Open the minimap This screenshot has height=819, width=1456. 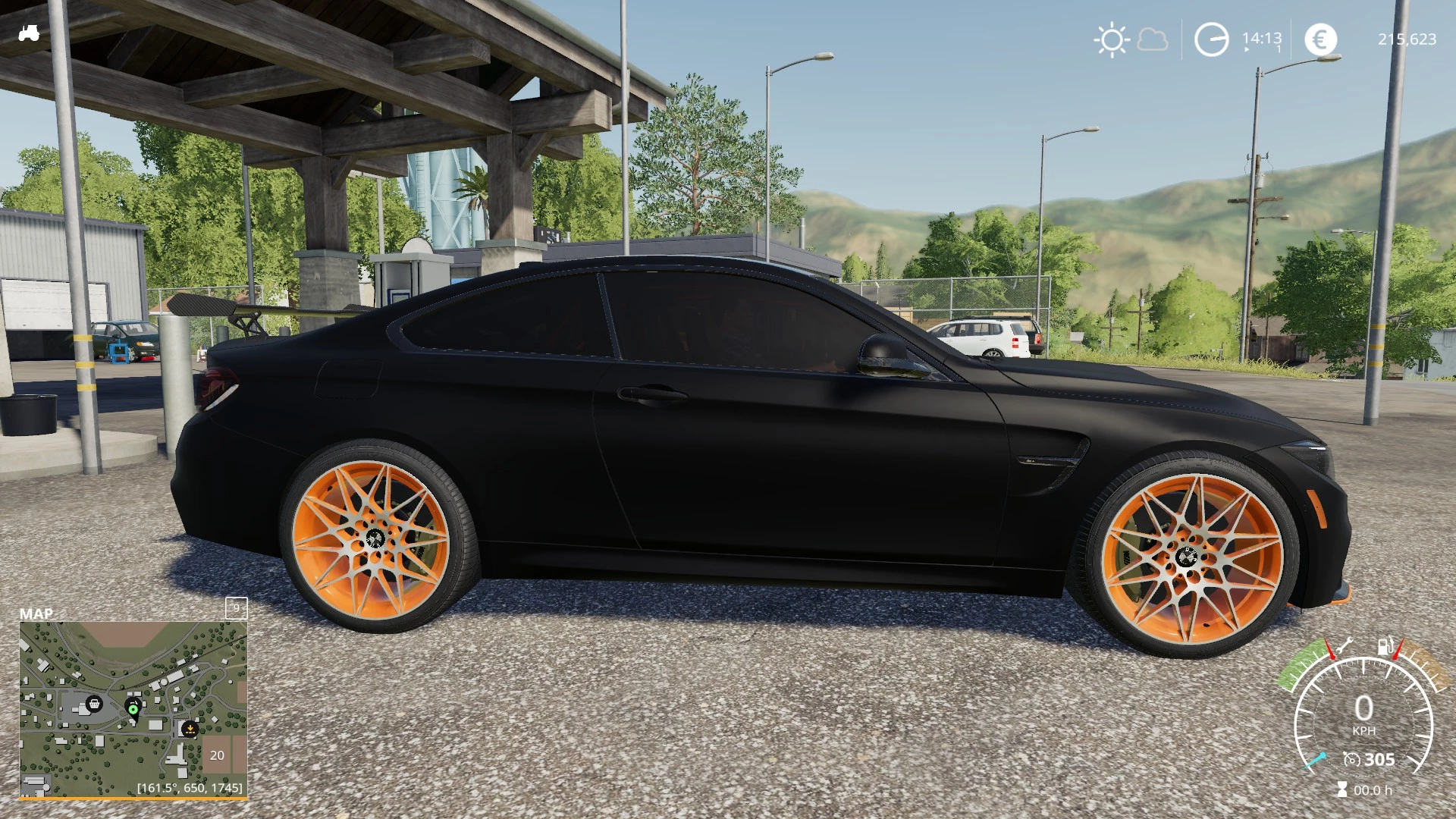(133, 709)
